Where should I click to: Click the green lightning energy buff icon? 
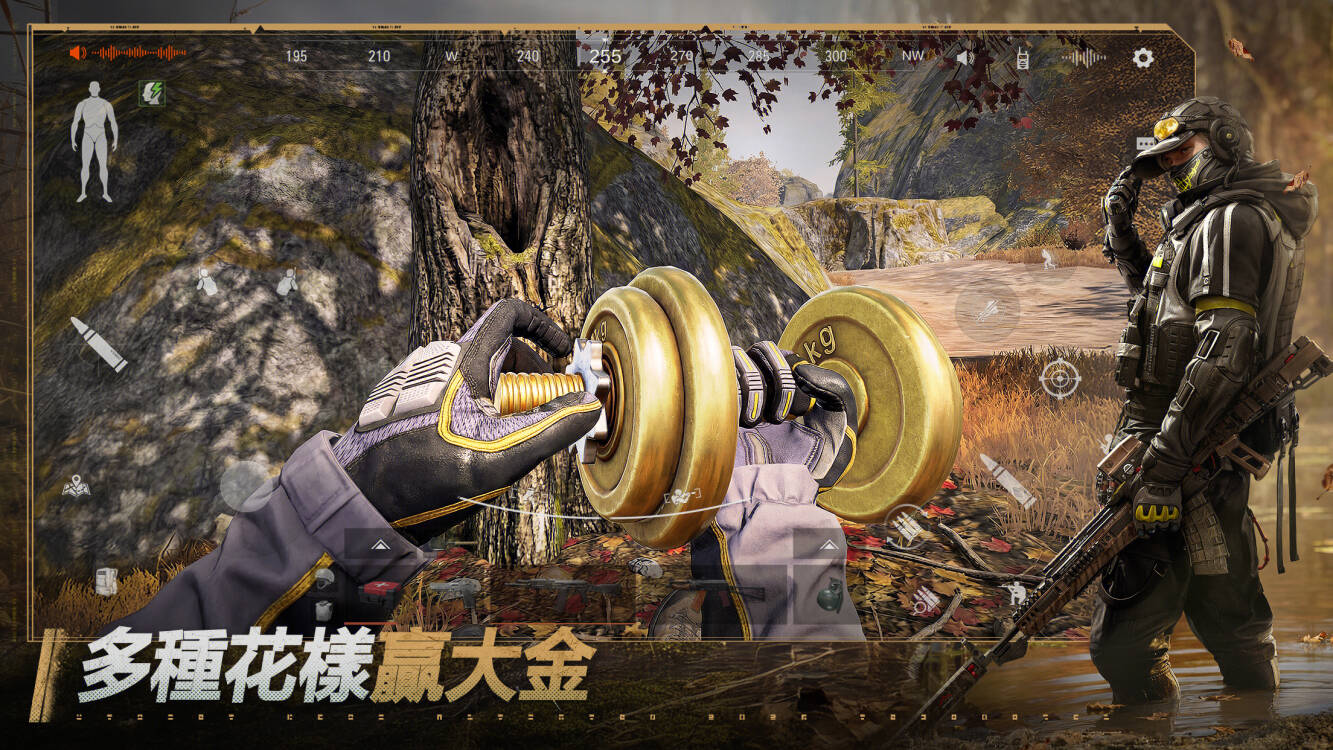[x=152, y=94]
